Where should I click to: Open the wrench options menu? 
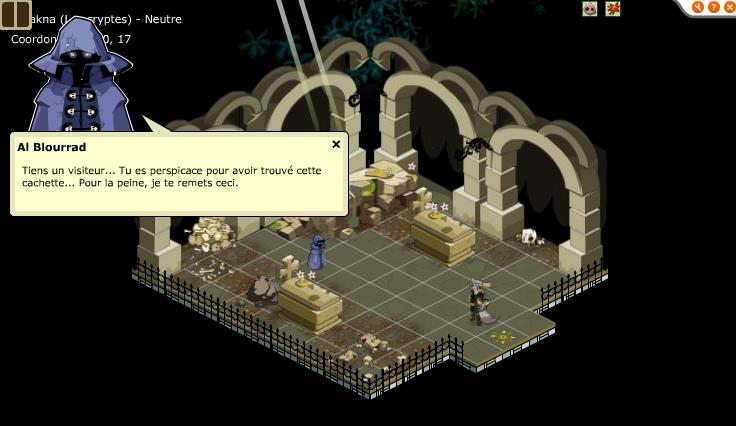[699, 7]
